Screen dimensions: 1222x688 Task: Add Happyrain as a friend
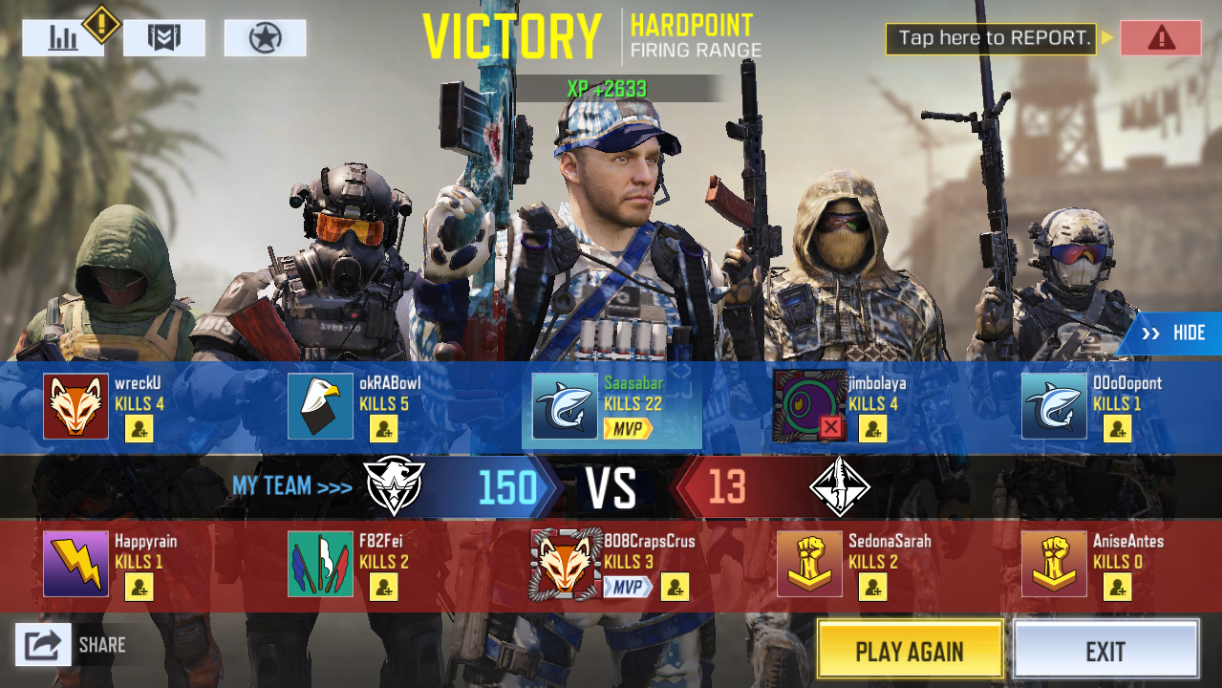tap(139, 587)
